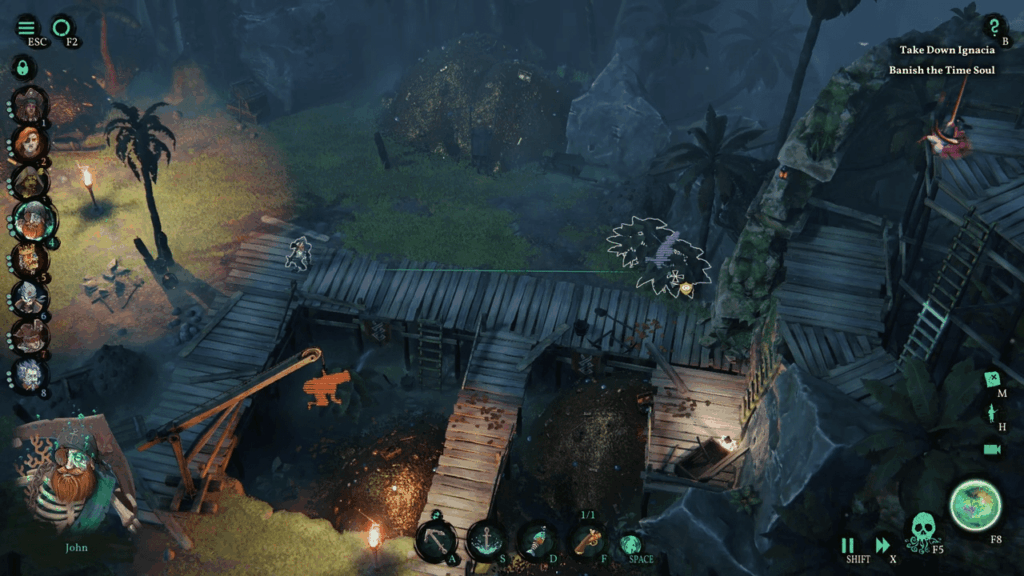
Task: Open the hamburger main menu
Action: coord(26,27)
